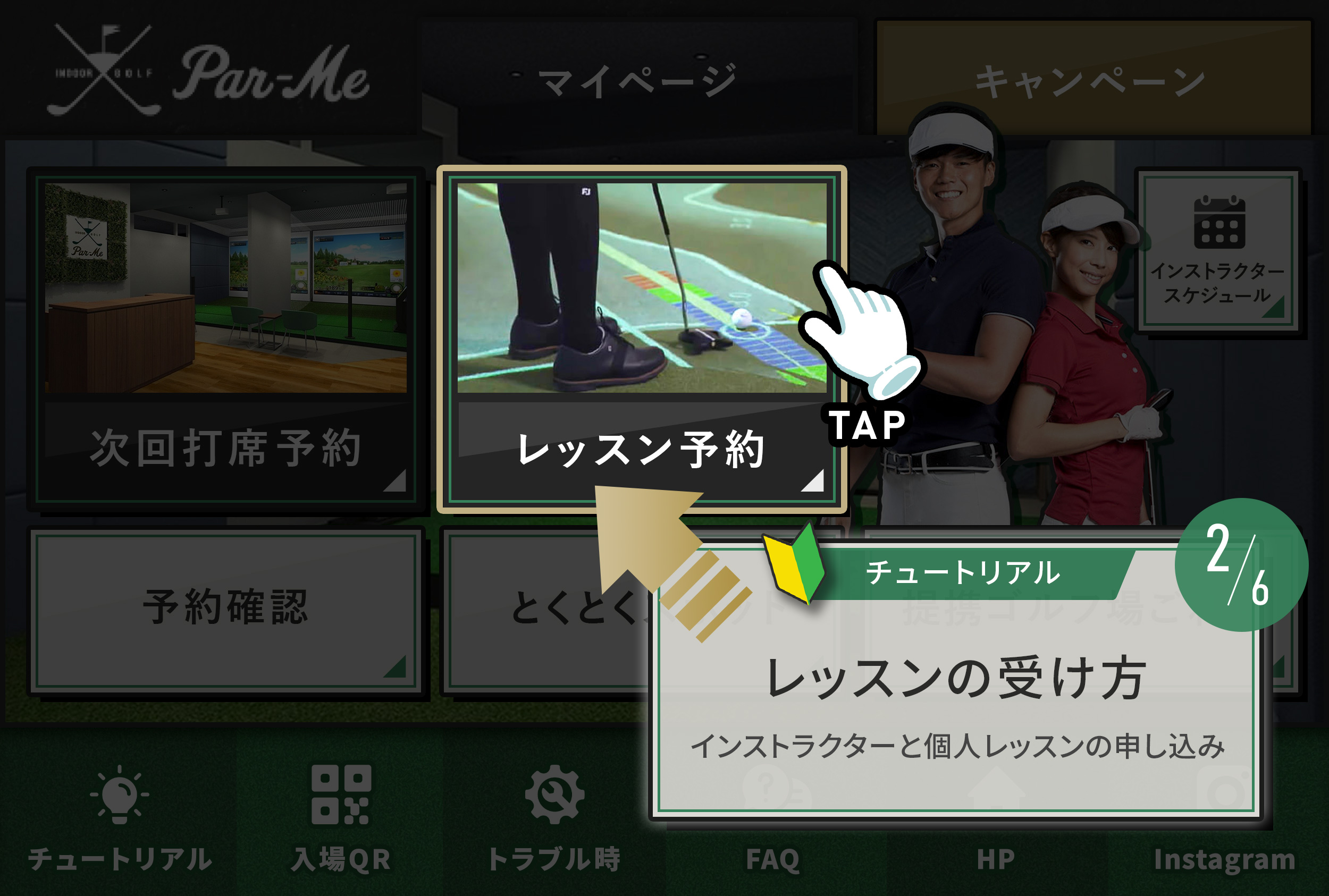Open the インストラクタースケジュール calendar

pyautogui.click(x=1217, y=251)
